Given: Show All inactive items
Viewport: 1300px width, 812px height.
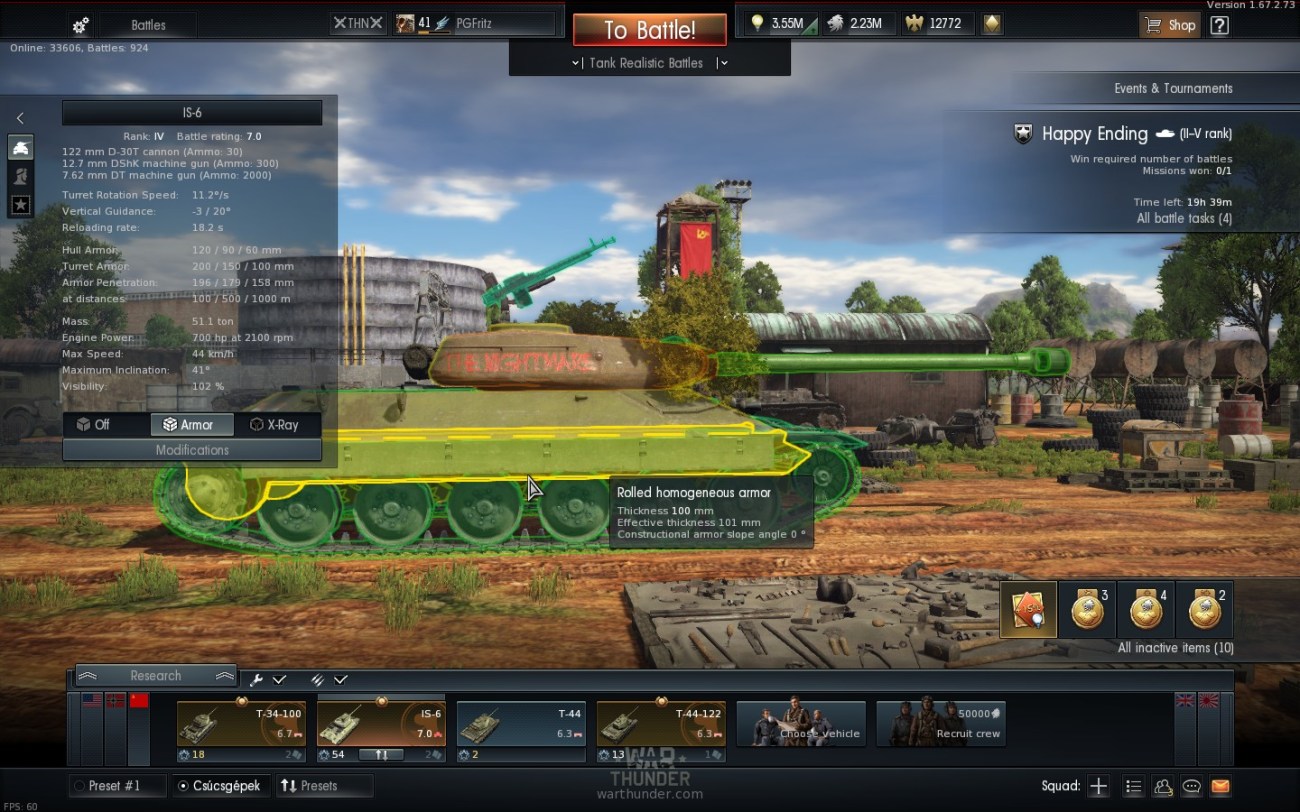Looking at the screenshot, I should tap(1175, 648).
